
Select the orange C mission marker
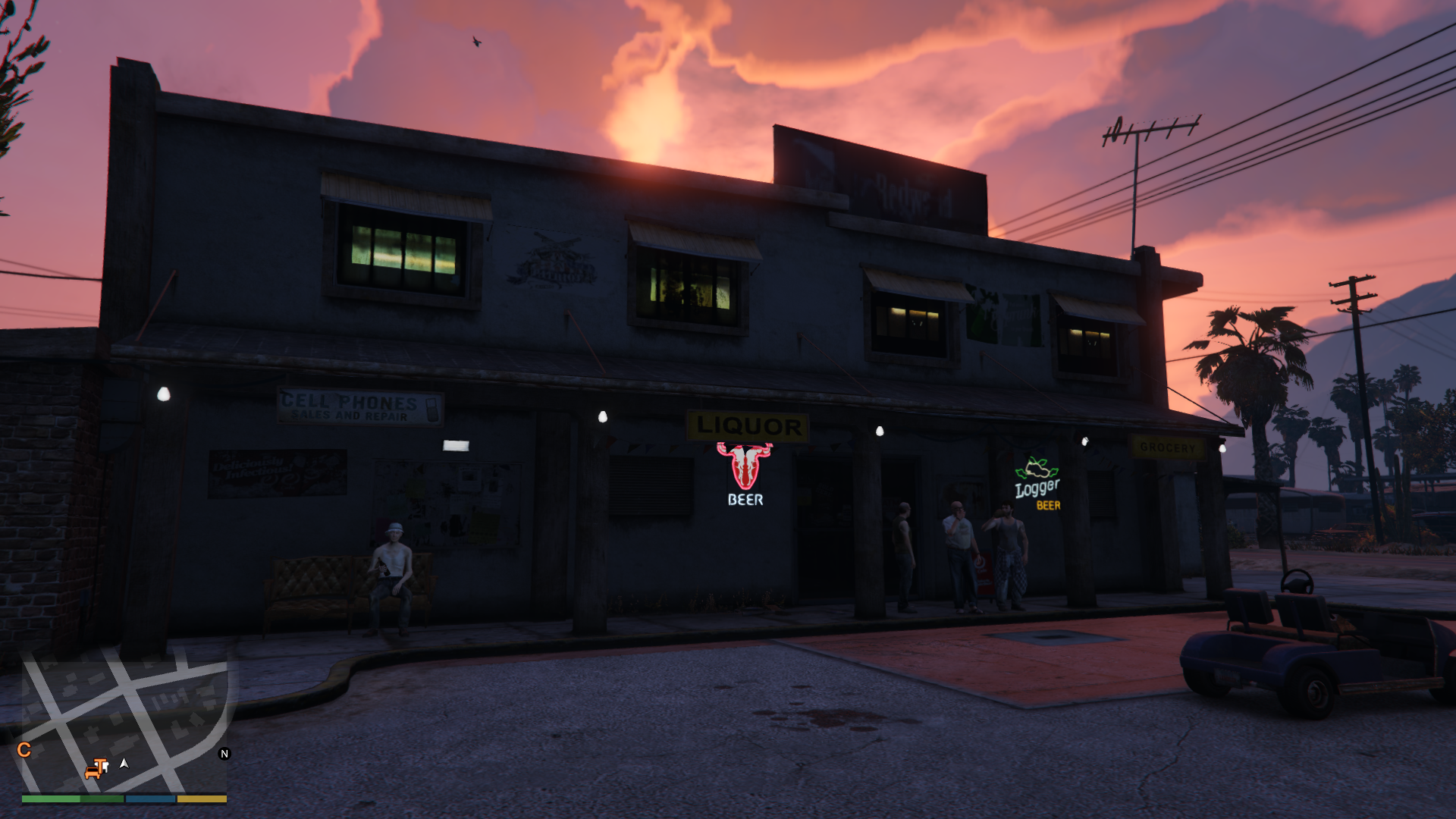coord(24,750)
